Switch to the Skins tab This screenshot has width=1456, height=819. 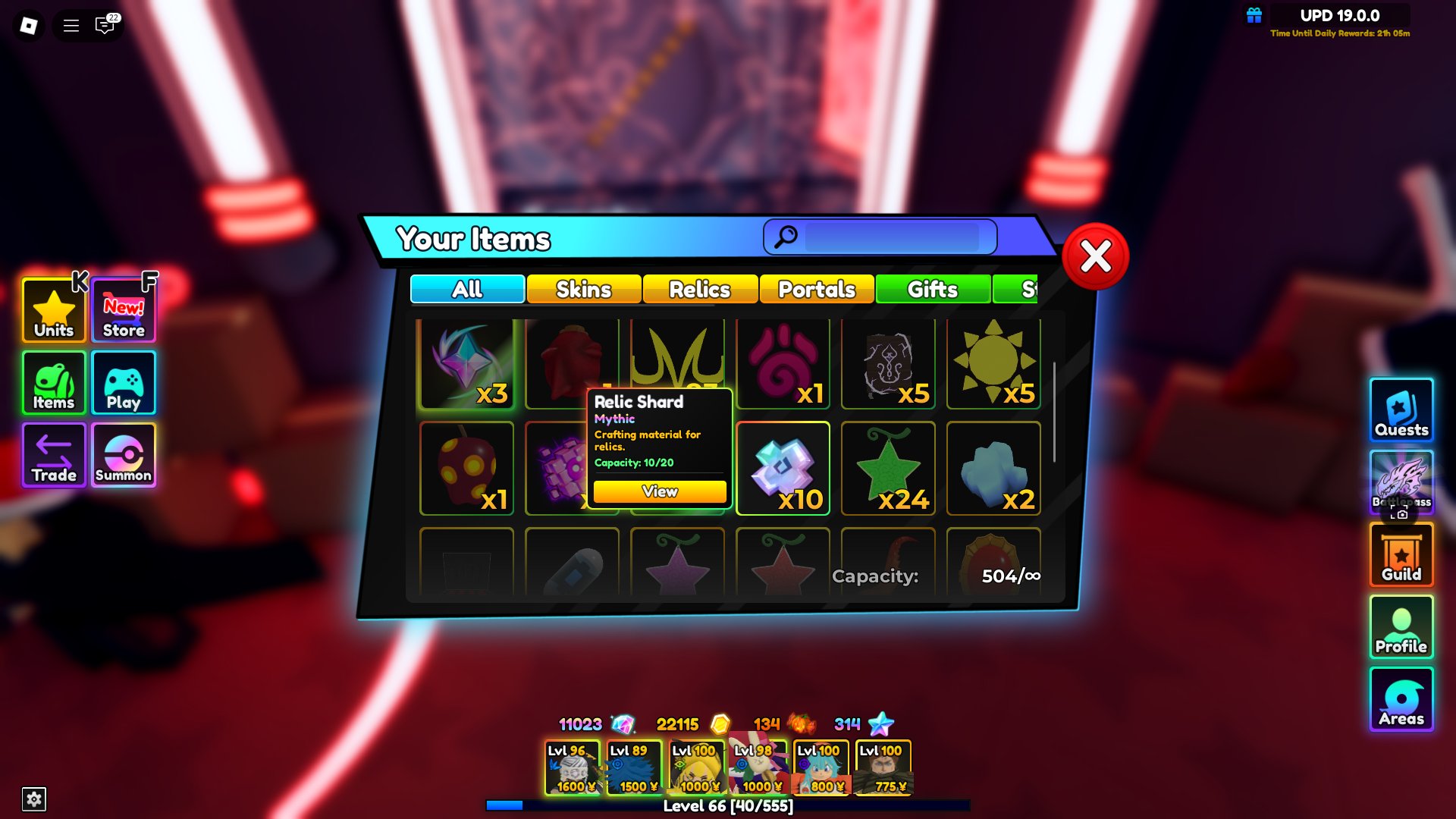pos(582,289)
